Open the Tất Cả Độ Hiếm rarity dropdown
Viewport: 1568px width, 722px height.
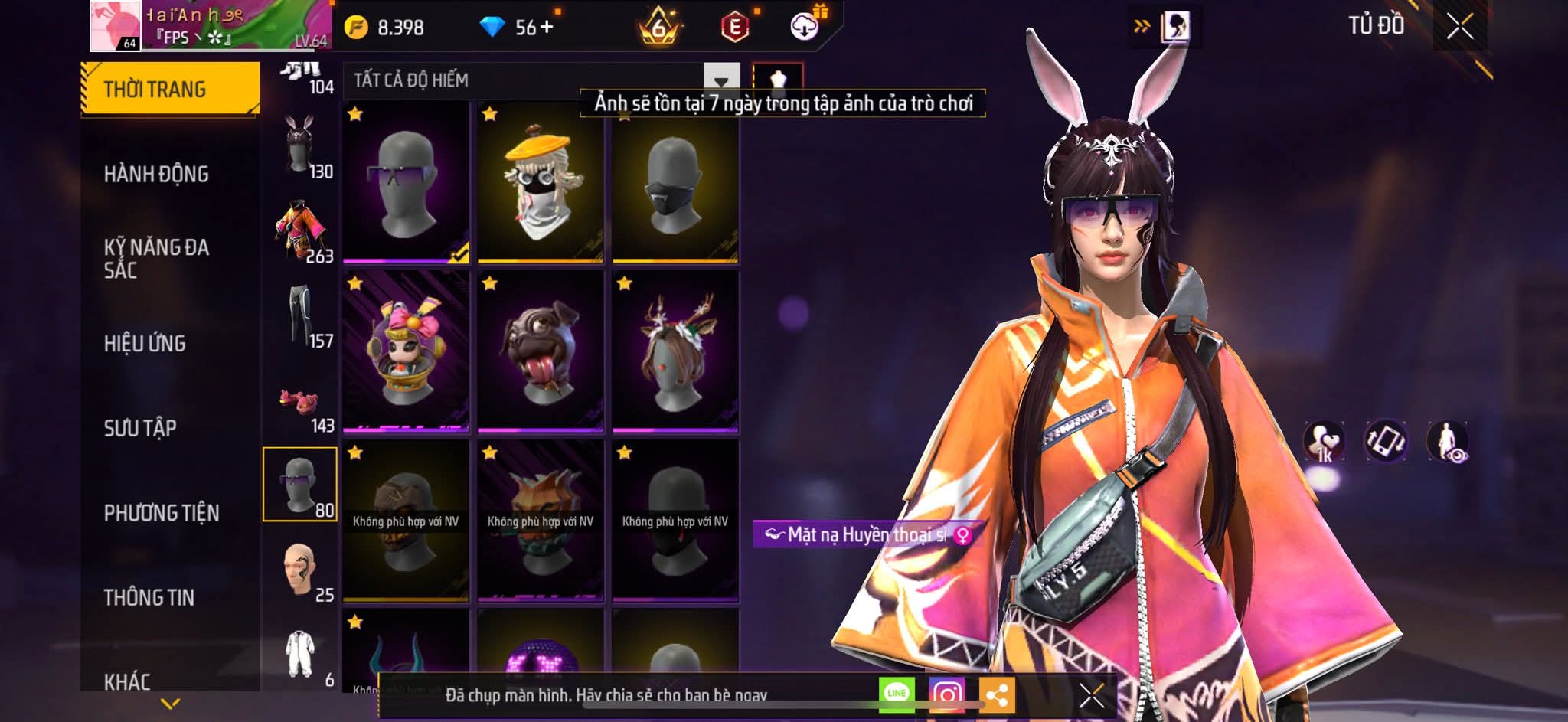[720, 80]
